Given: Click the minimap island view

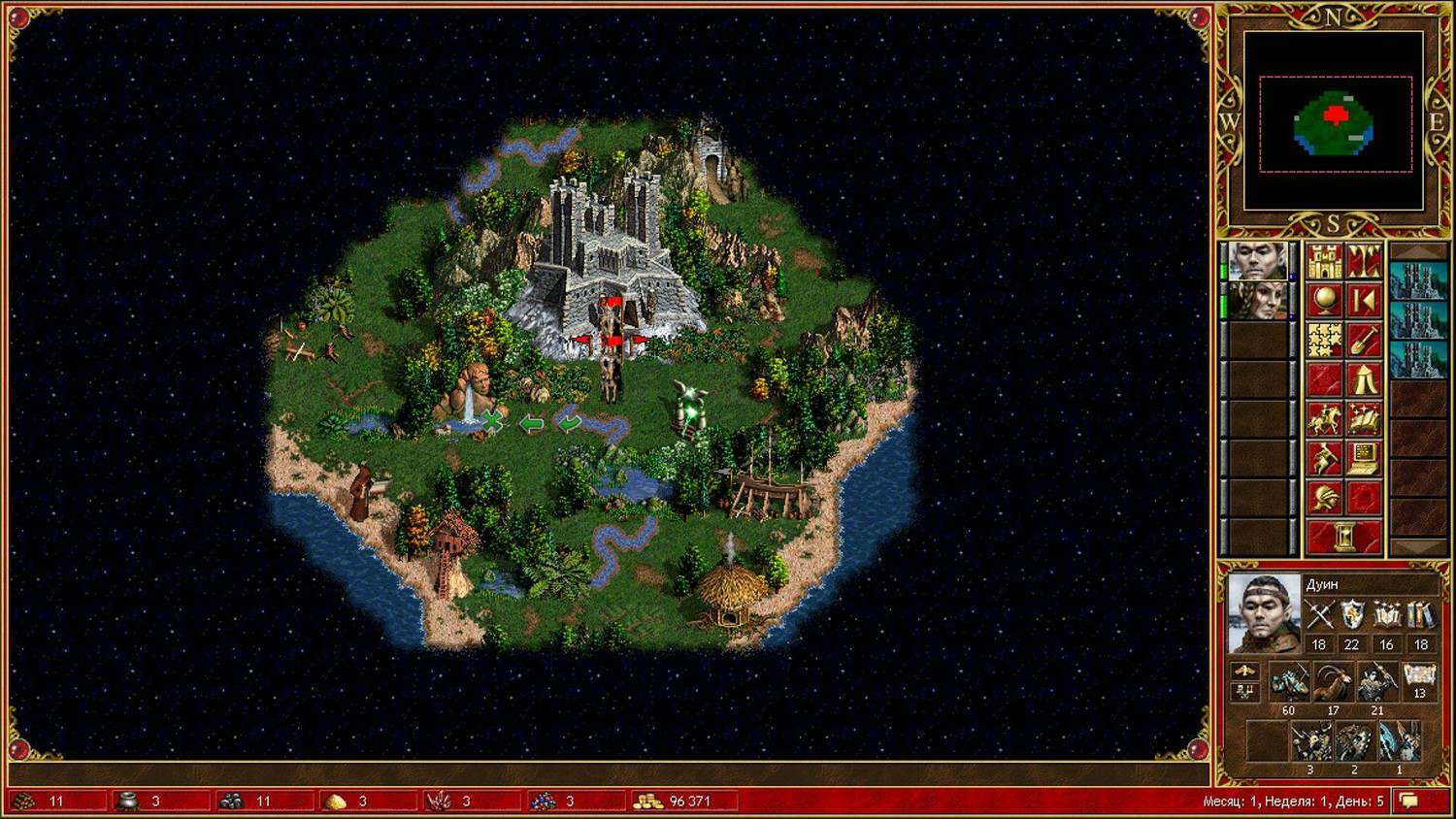Looking at the screenshot, I should coord(1334,122).
